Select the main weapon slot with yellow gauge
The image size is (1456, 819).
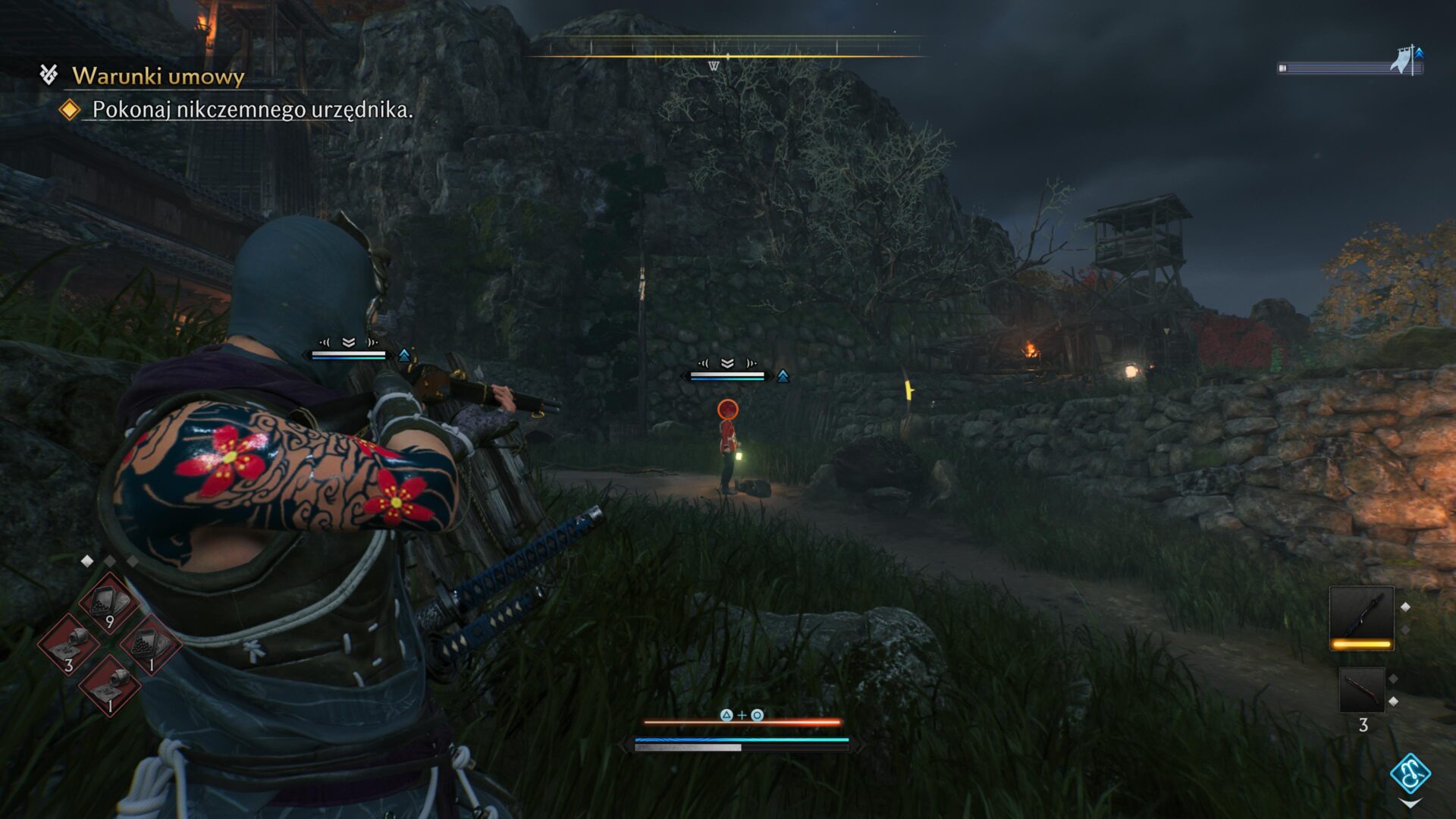tap(1361, 617)
